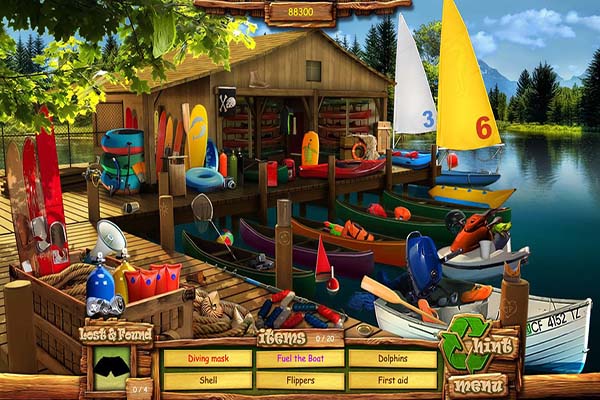Choose the First aid list entry
The height and width of the screenshot is (400, 600).
click(392, 380)
